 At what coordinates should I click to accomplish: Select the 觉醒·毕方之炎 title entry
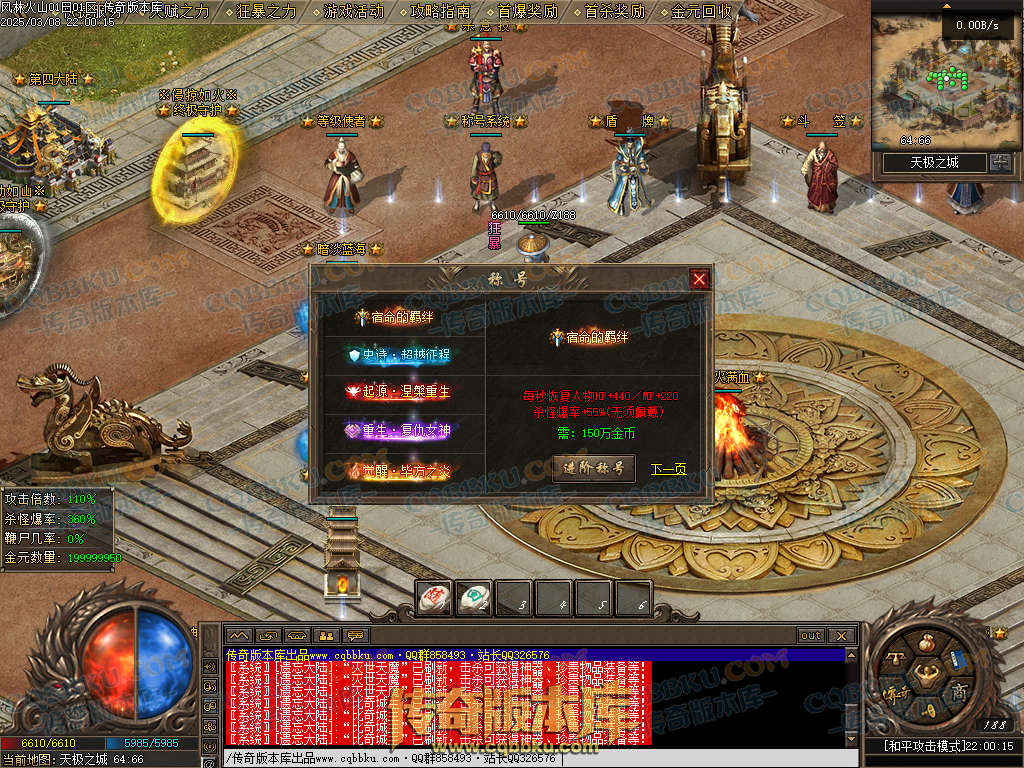(x=398, y=466)
